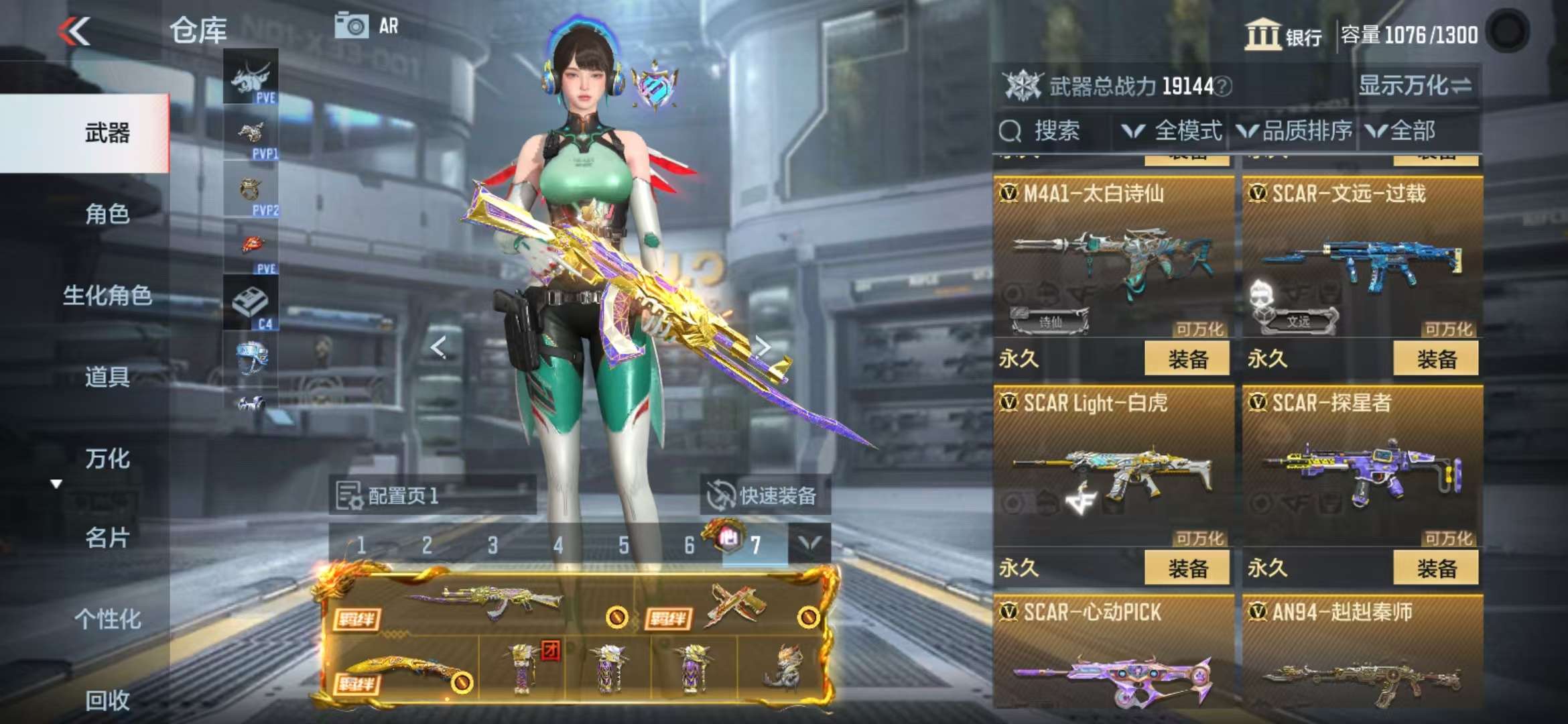Viewport: 1568px width, 724px height.
Task: Toggle the 显示万化 display switch
Action: pos(1414,86)
